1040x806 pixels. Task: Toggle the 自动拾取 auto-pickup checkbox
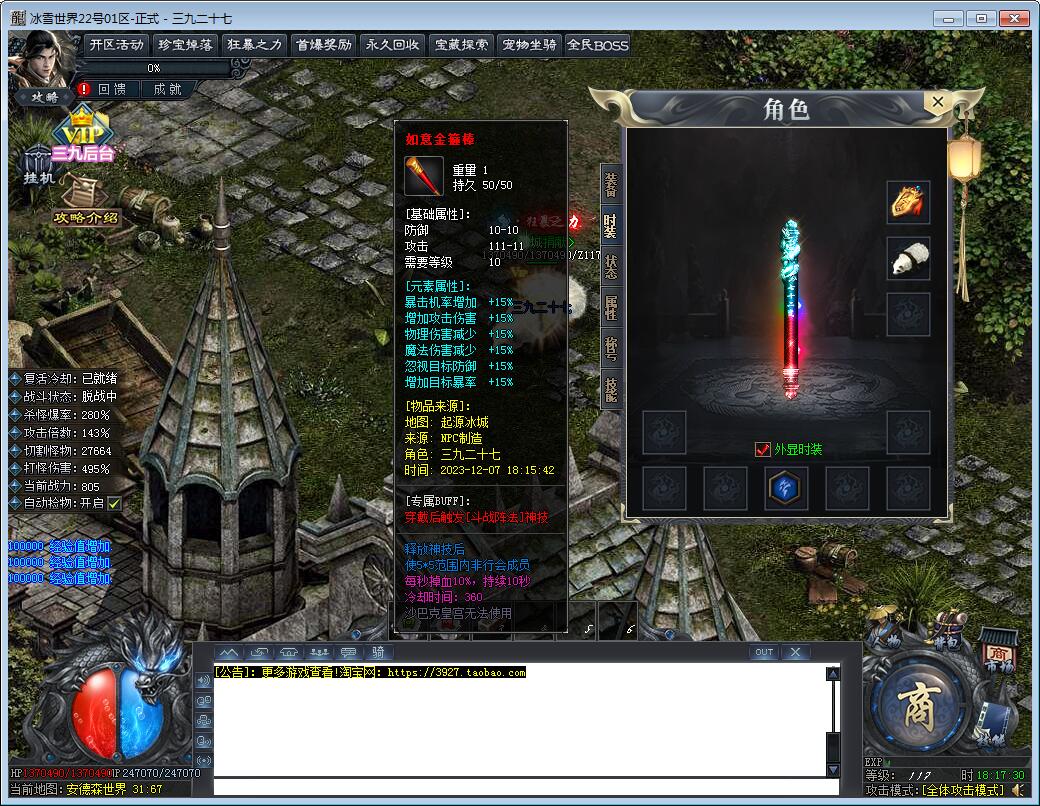(114, 503)
